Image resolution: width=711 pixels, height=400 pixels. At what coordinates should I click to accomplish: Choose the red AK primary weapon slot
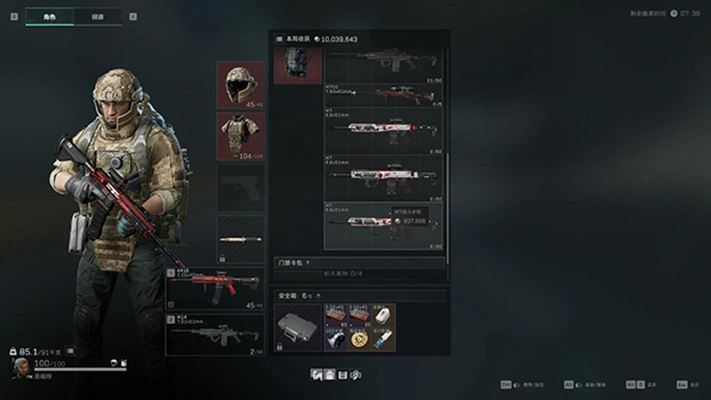[x=215, y=288]
